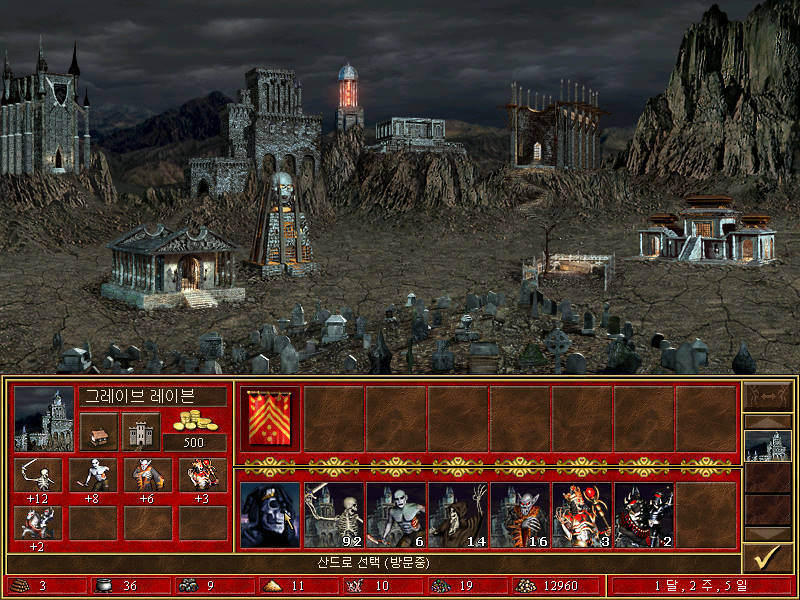Select the zombie growth icon showing +8
The width and height of the screenshot is (800, 600).
click(93, 475)
